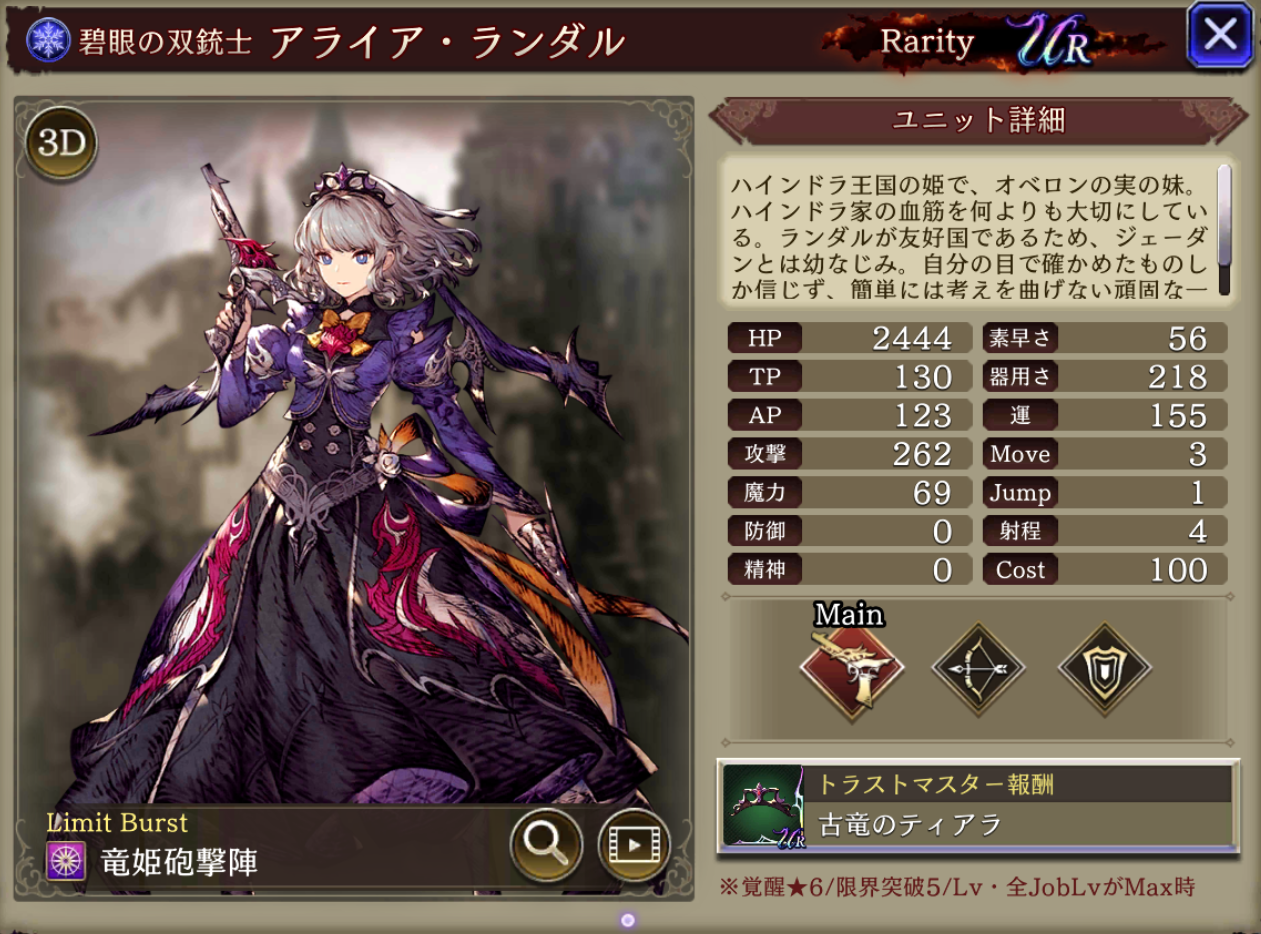Choose the bow job icon

(x=978, y=667)
